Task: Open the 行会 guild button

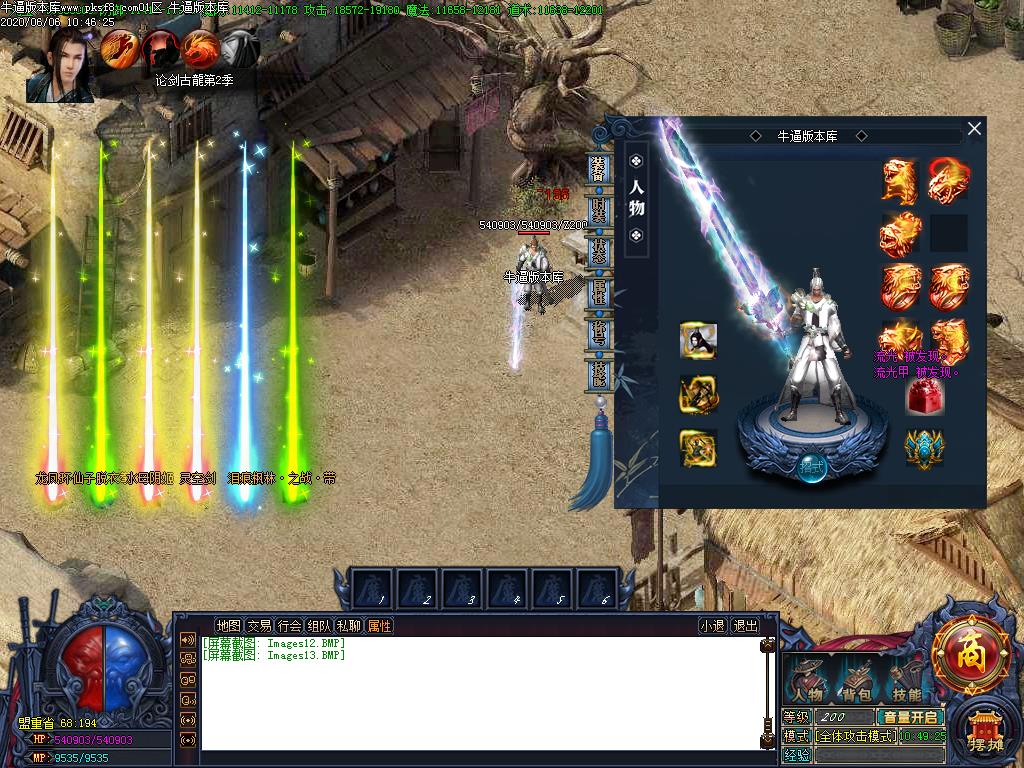Action: [289, 626]
